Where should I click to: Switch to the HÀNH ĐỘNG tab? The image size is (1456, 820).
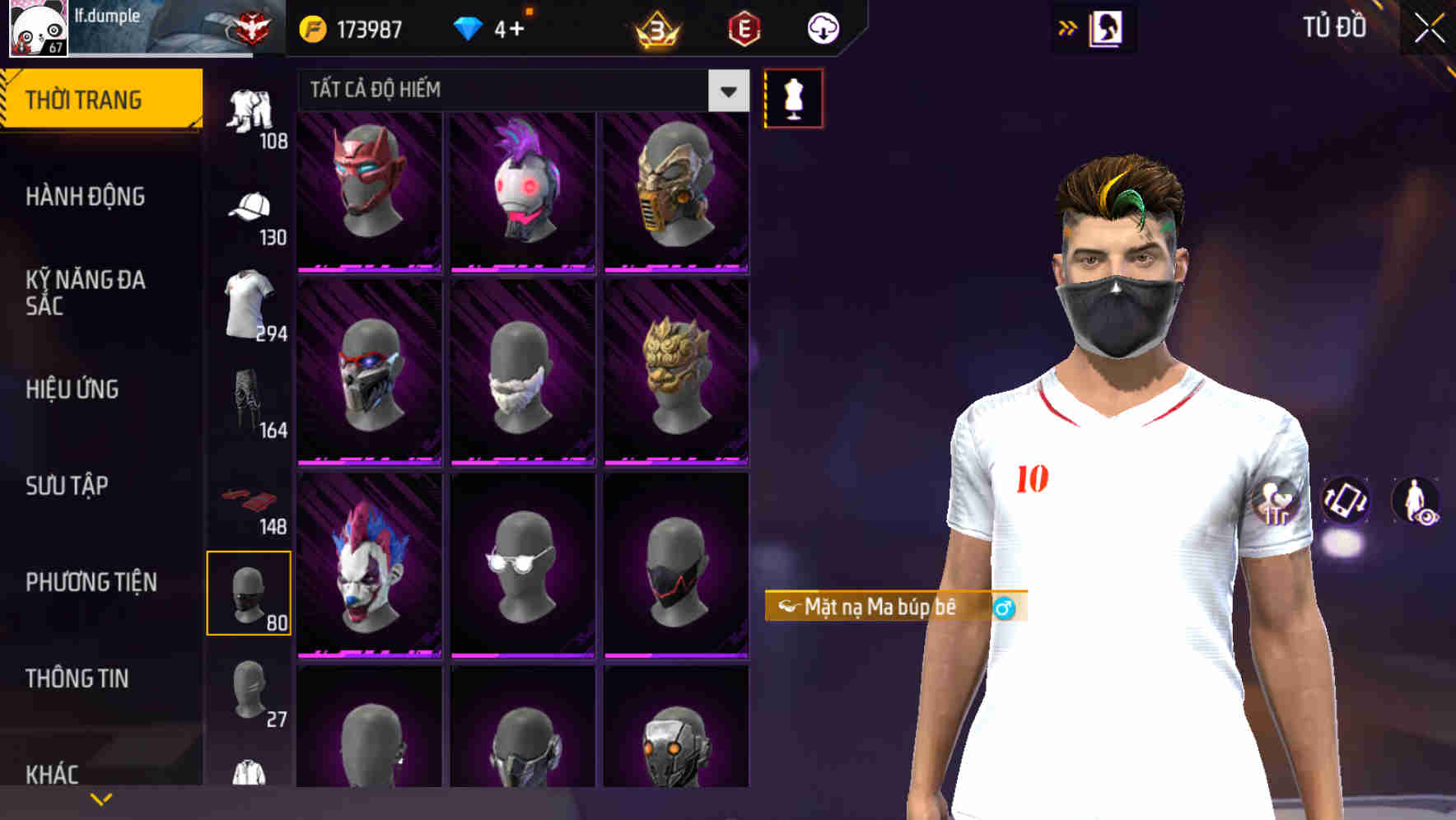(x=85, y=197)
